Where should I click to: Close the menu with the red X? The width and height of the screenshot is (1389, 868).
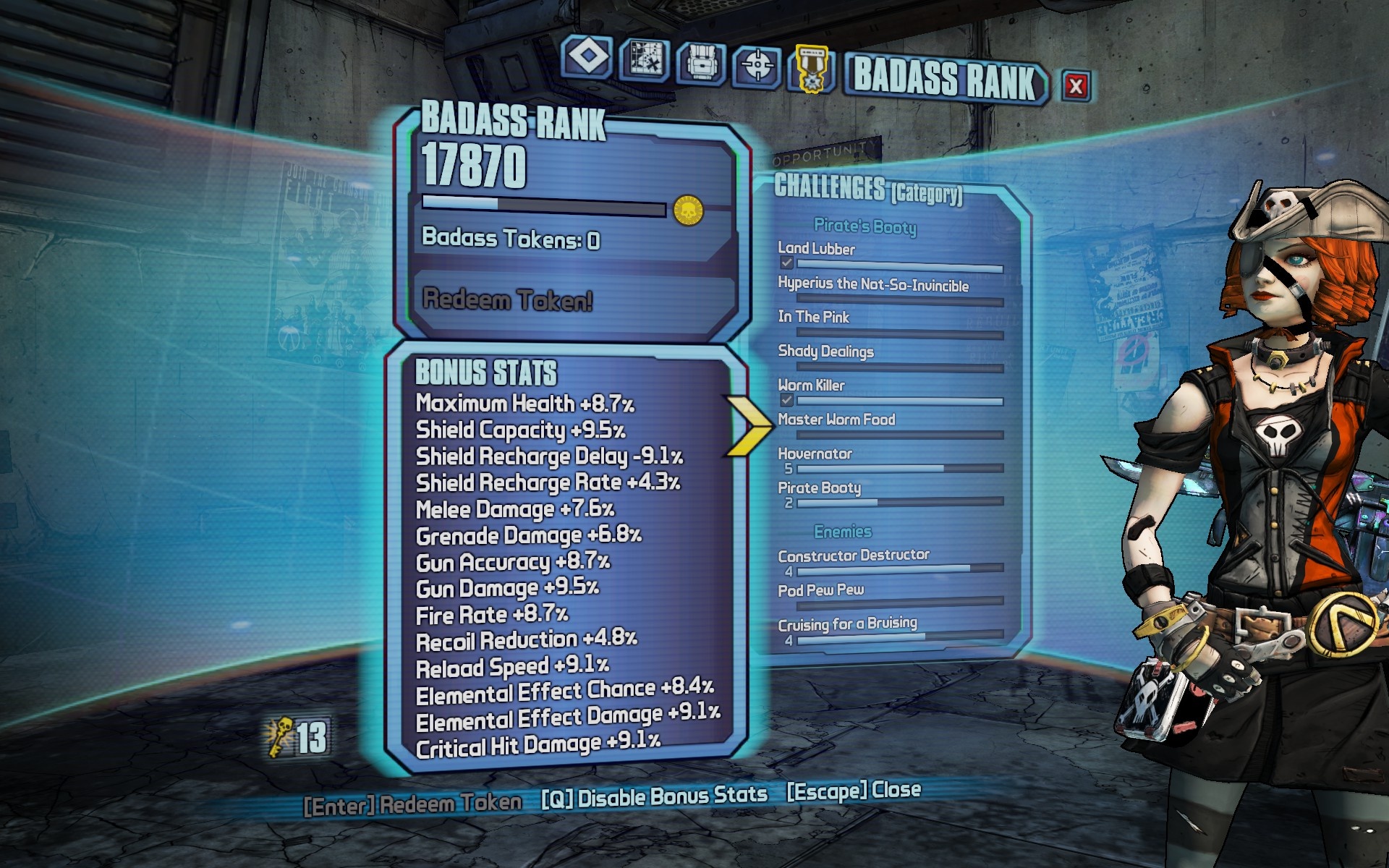click(1076, 86)
